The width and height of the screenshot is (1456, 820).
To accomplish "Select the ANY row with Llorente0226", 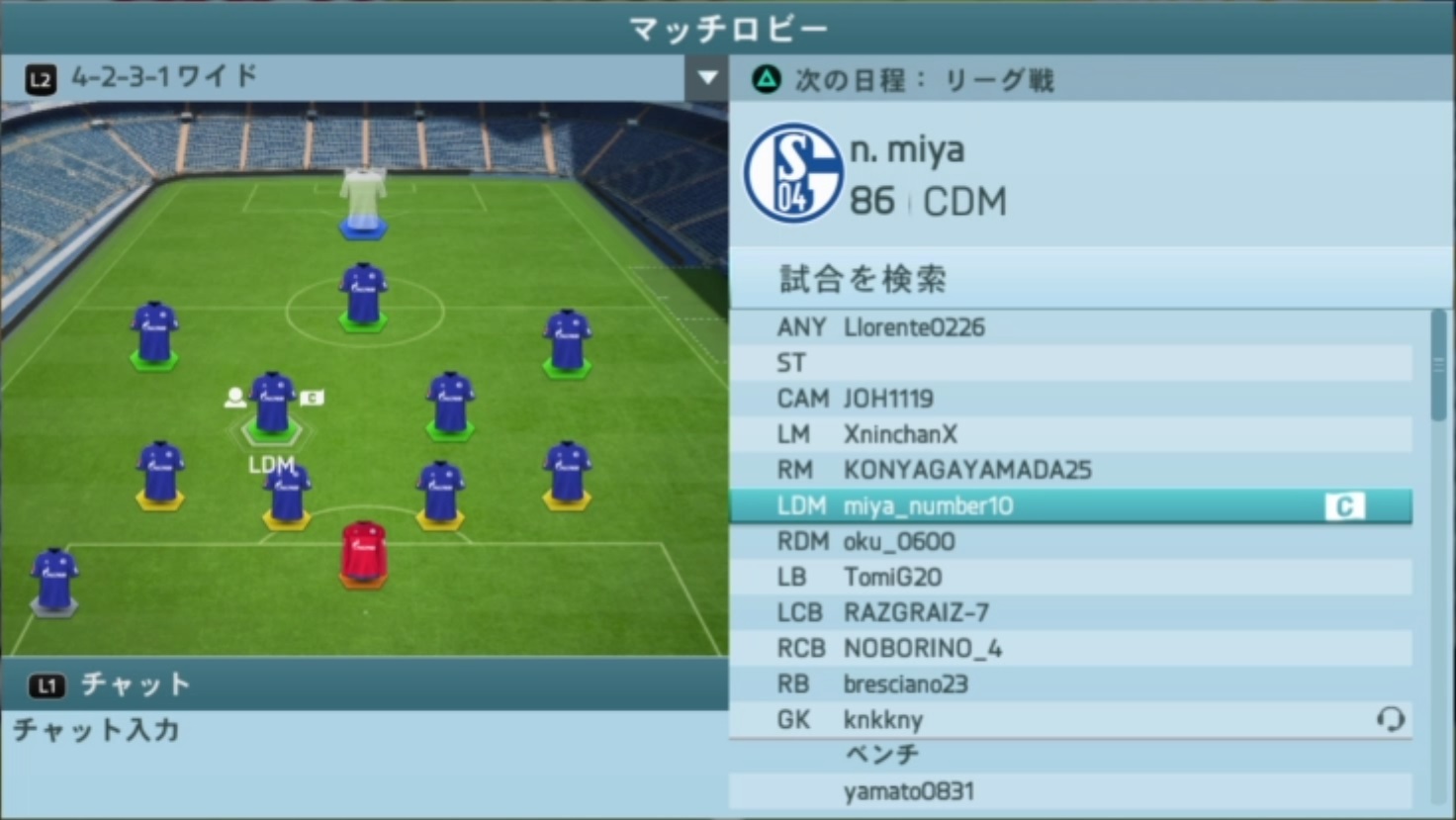I will [x=1070, y=327].
